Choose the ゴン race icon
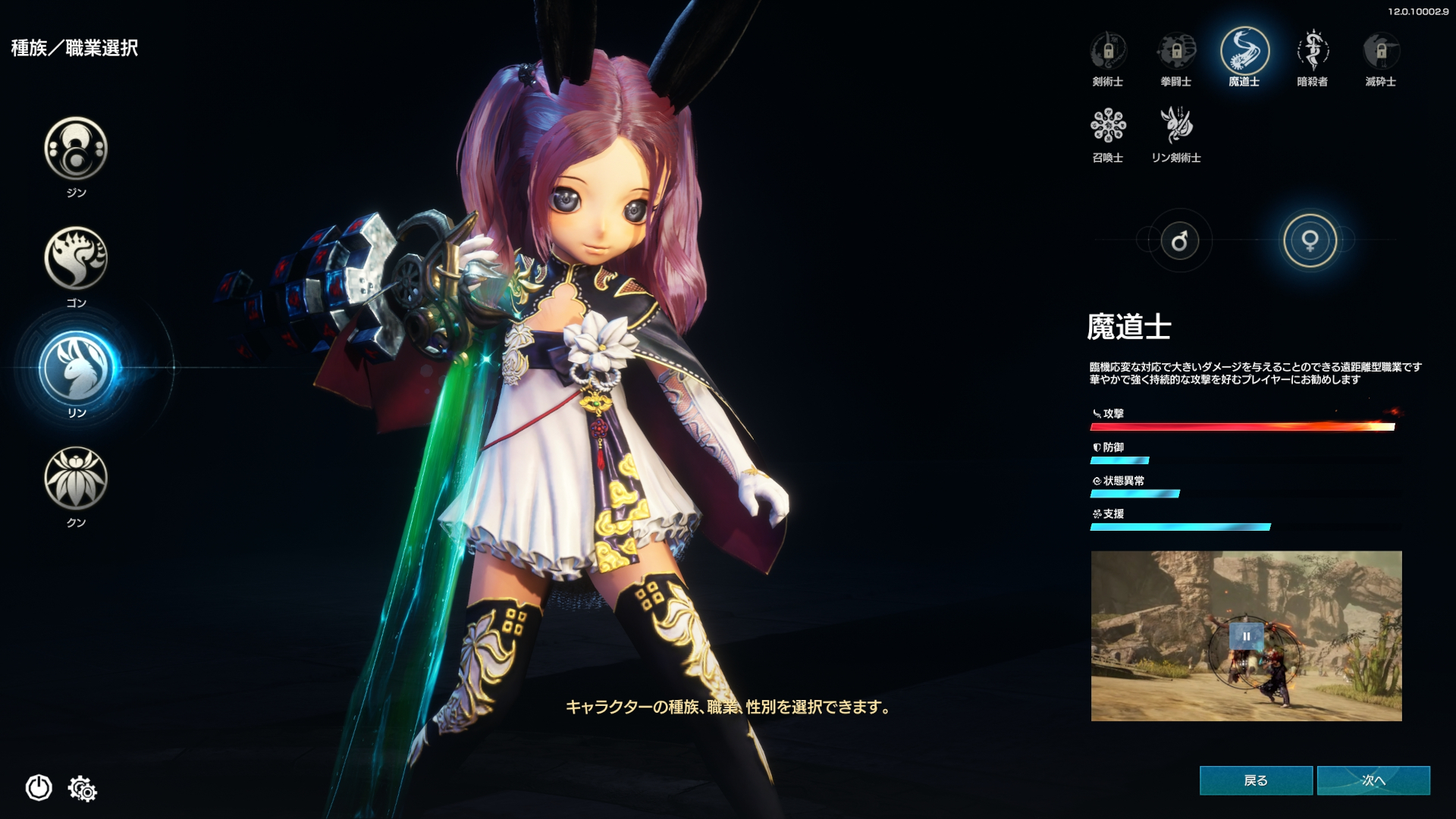The height and width of the screenshot is (819, 1456). pyautogui.click(x=76, y=258)
